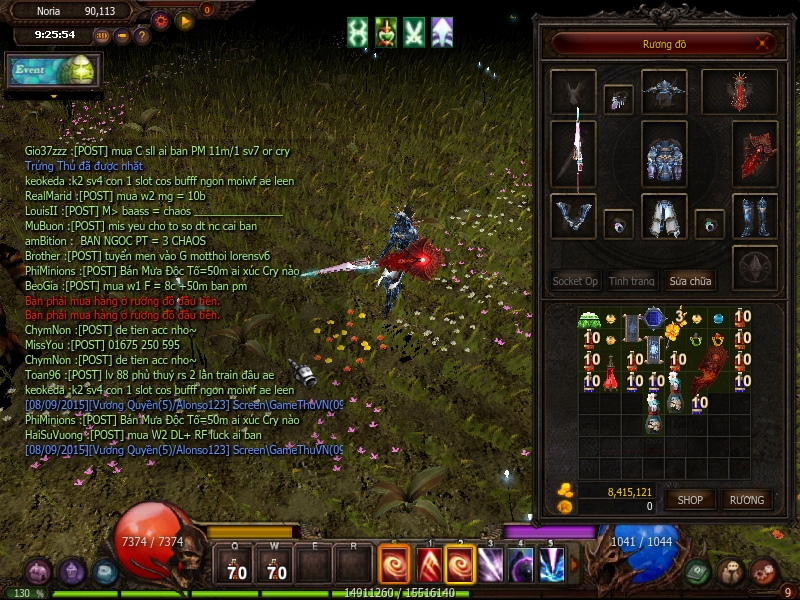Toggle the 3D camera button
This screenshot has height=600, width=800.
[102, 36]
